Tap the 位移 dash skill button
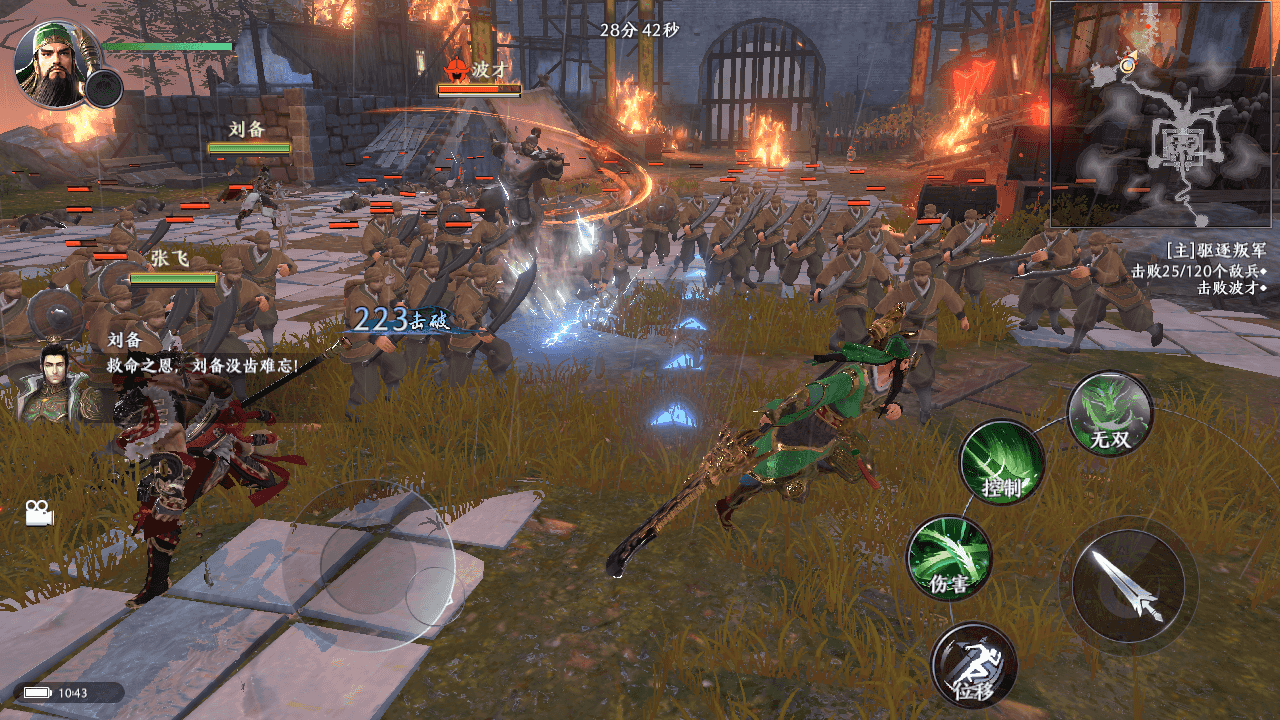The height and width of the screenshot is (720, 1280). 973,665
